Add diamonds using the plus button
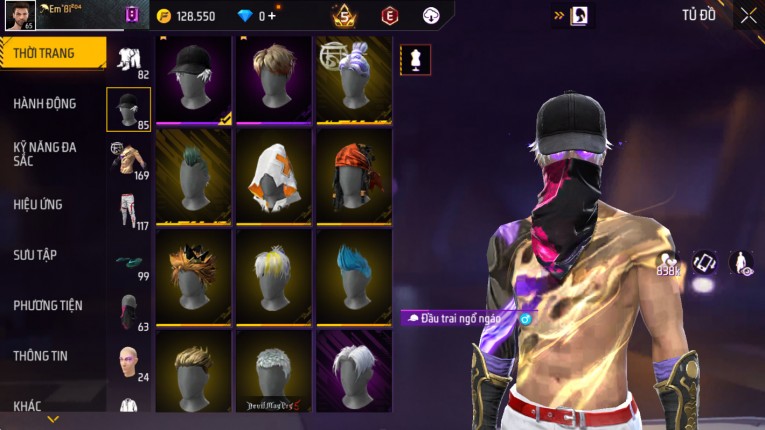Screen dimensions: 765x430 click(270, 16)
